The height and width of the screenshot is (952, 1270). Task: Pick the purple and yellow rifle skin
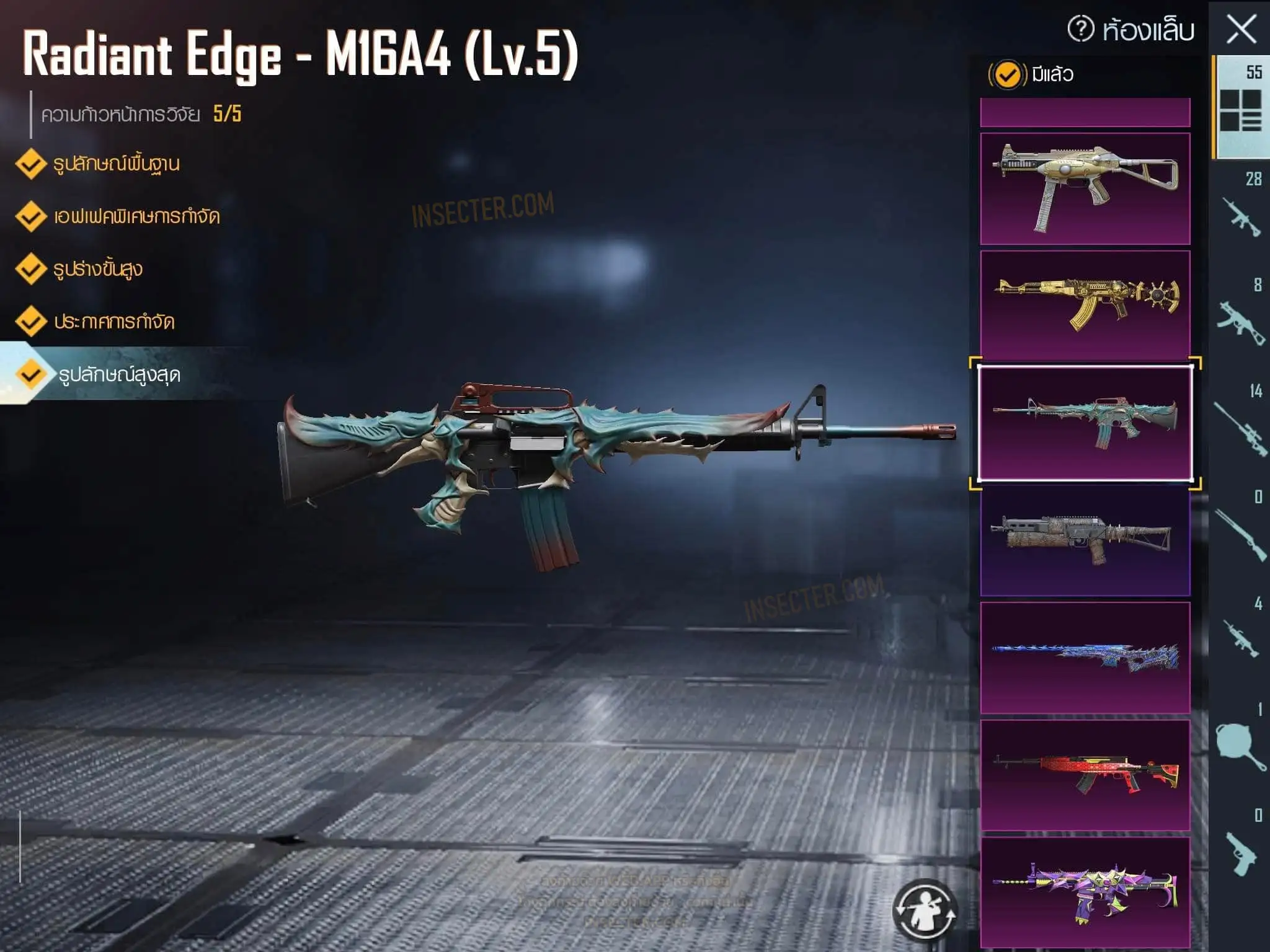(1085, 891)
